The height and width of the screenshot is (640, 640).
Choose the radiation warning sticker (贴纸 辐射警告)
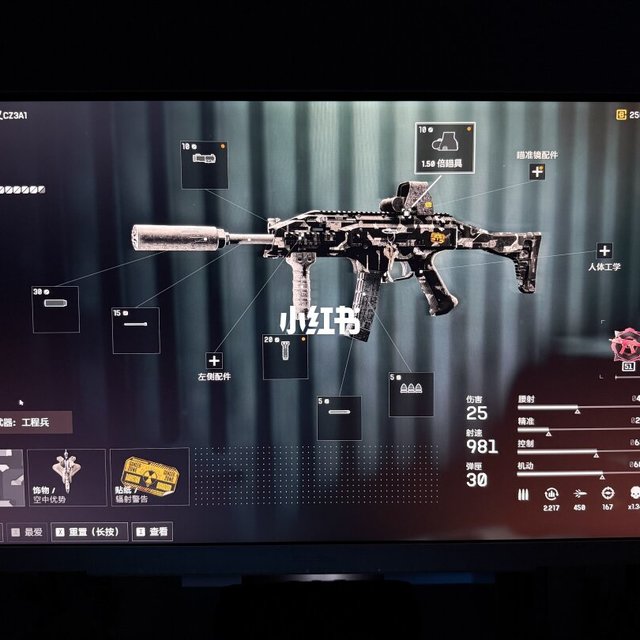[x=149, y=476]
